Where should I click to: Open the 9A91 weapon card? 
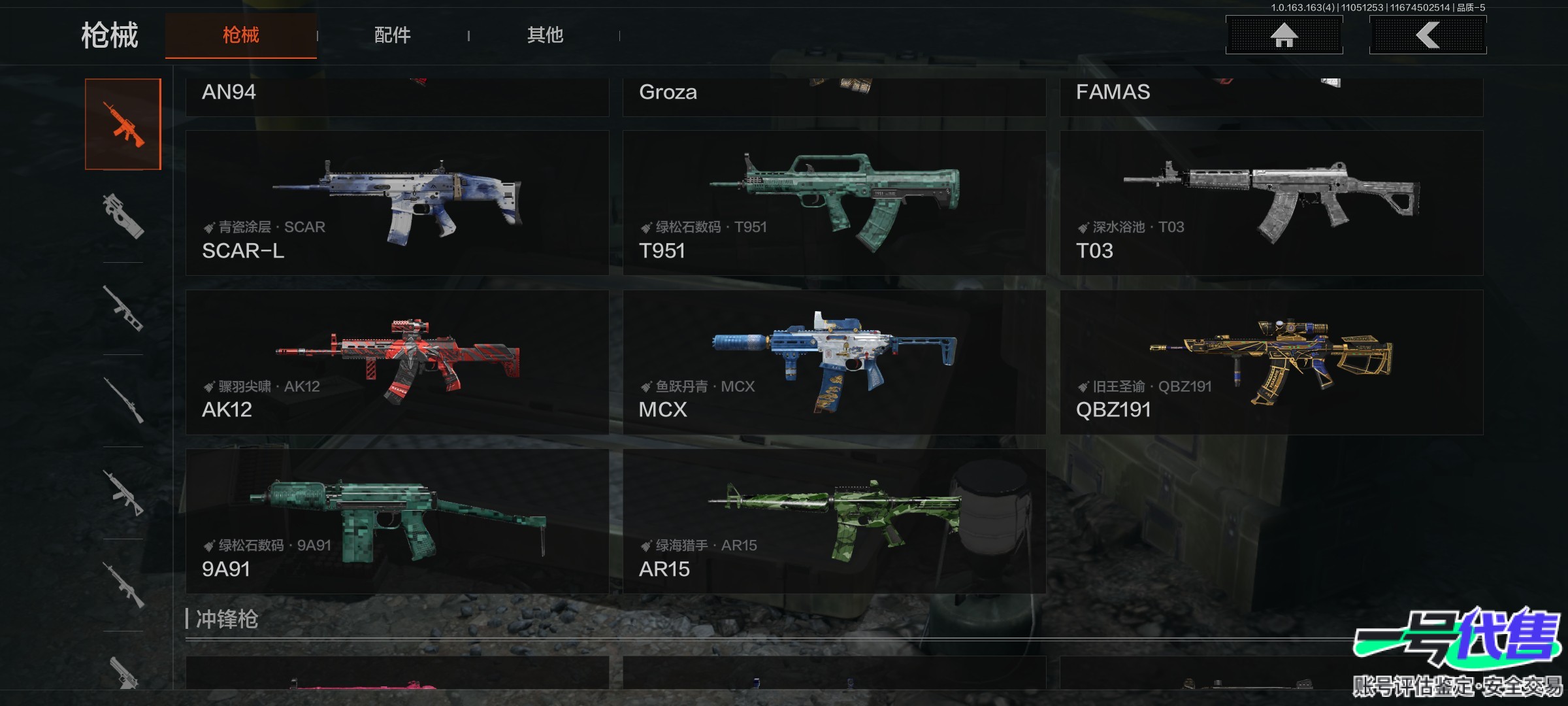coord(397,521)
